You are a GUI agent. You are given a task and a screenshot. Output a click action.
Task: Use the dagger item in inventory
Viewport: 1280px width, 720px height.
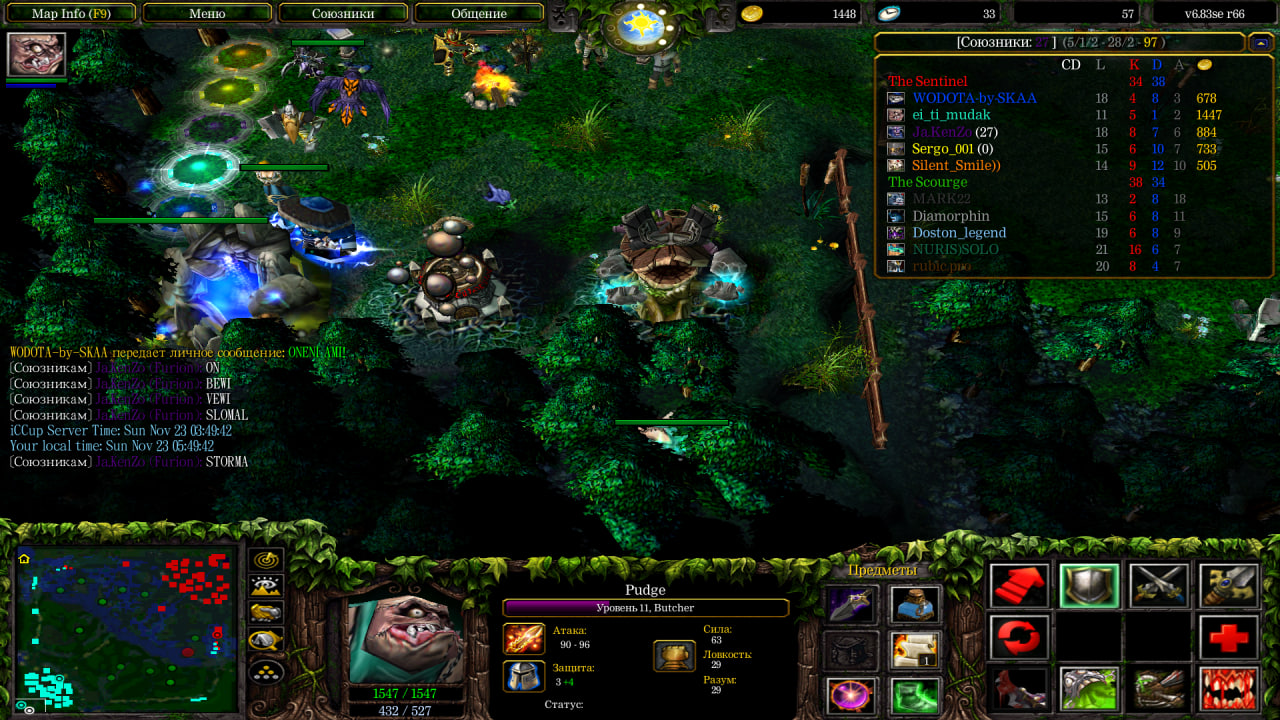tap(851, 604)
